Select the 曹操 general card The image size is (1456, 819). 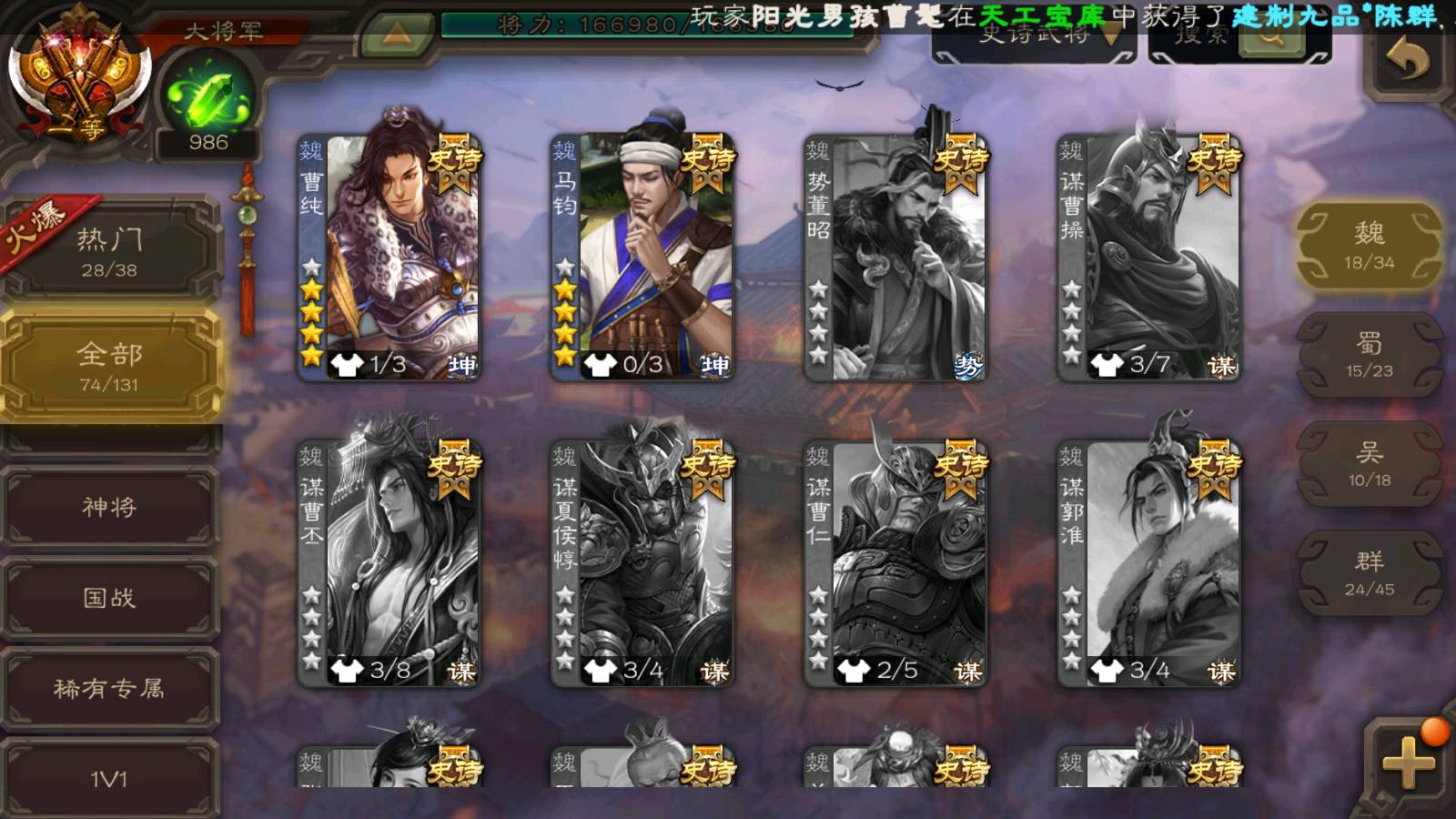point(1148,257)
